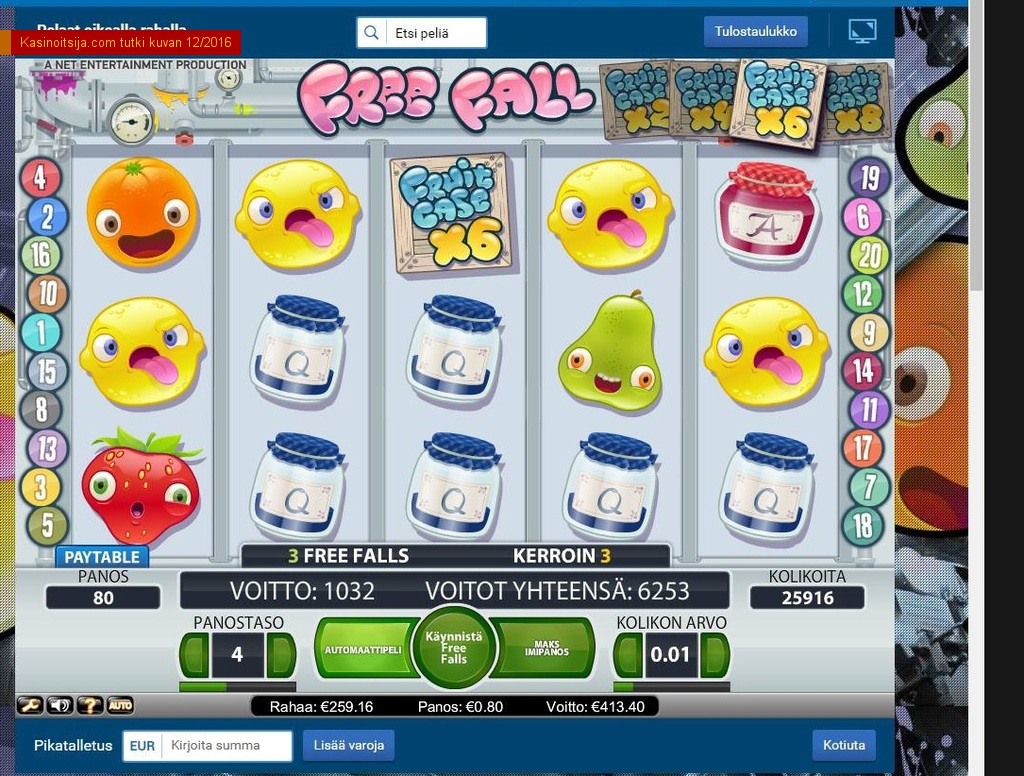Lower the Kolikon arvo coin value
1024x776 pixels.
[x=628, y=656]
